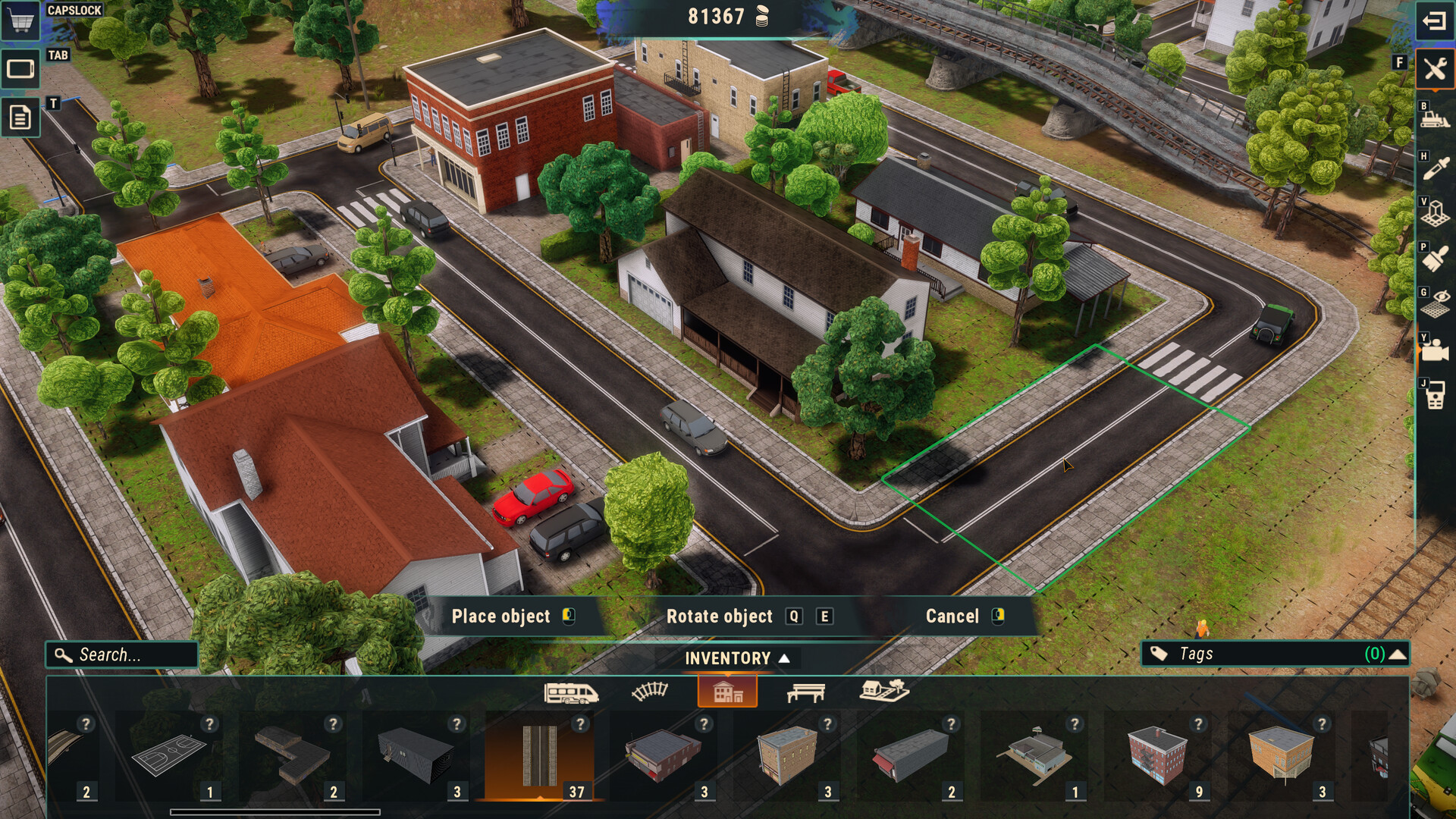The image size is (1456, 819).
Task: Select the bulldozer terrain tool
Action: [x=1434, y=119]
